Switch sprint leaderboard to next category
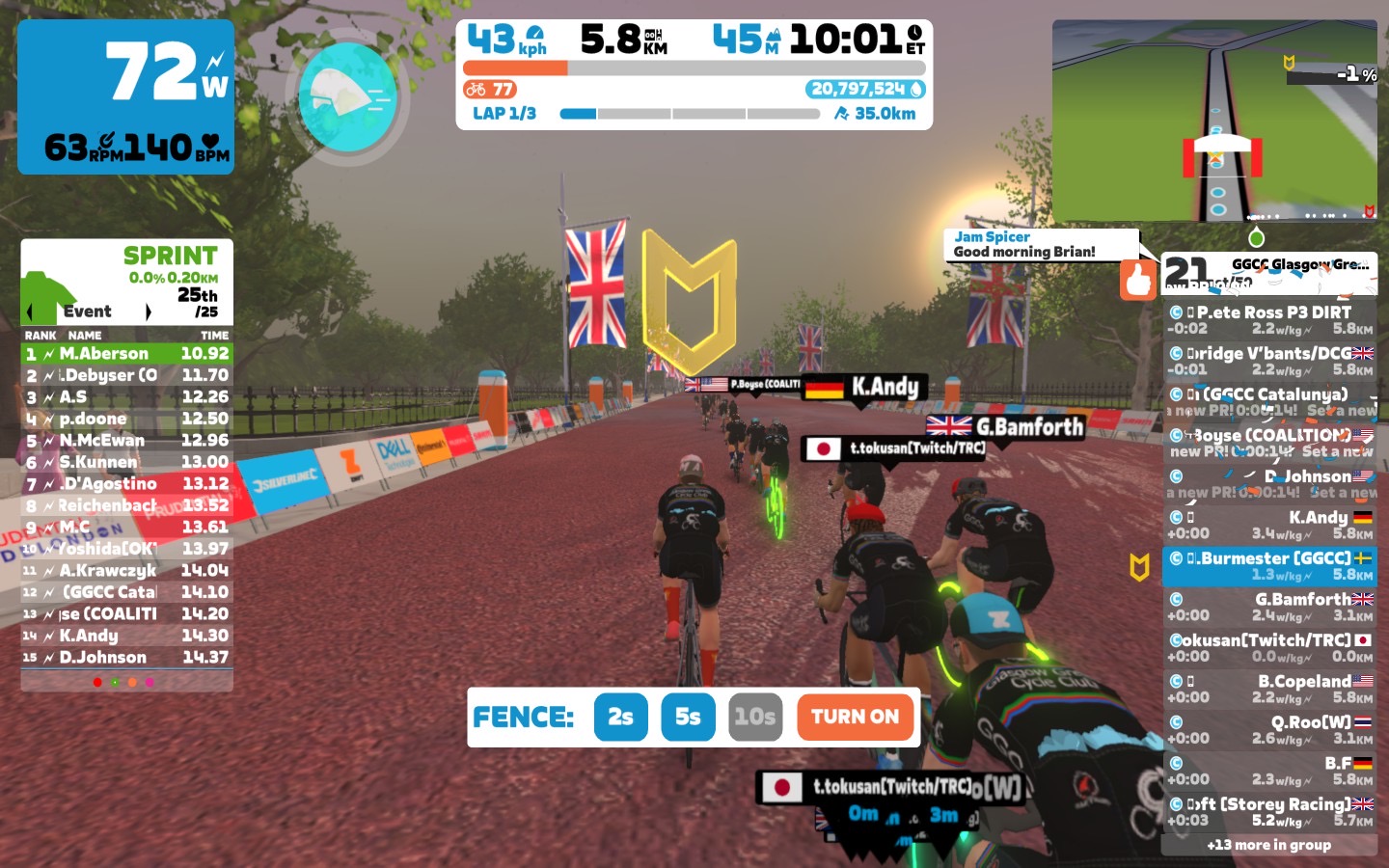Image resolution: width=1389 pixels, height=868 pixels. (x=149, y=312)
